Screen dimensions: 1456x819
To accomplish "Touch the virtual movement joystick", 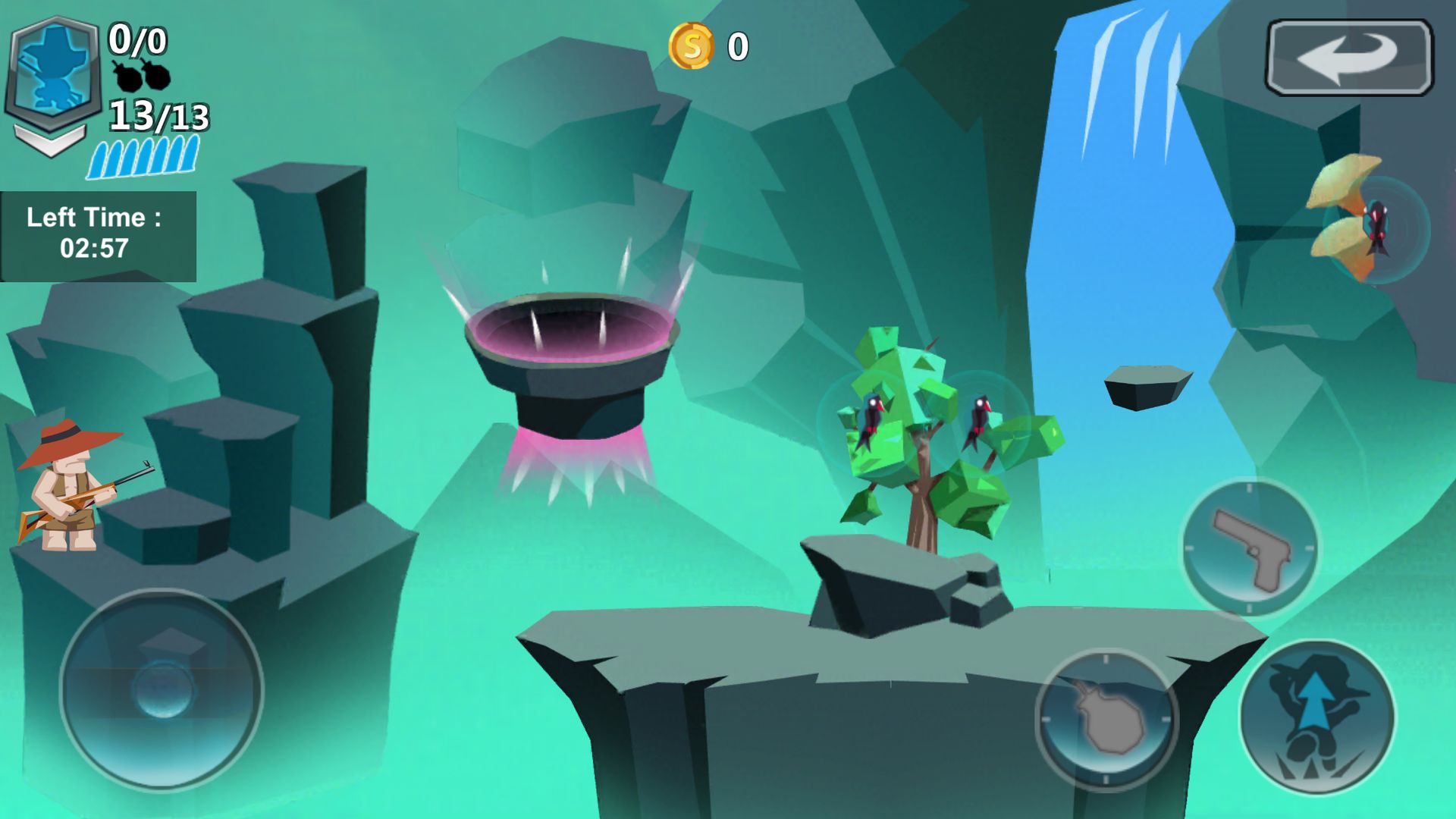I will (x=162, y=689).
